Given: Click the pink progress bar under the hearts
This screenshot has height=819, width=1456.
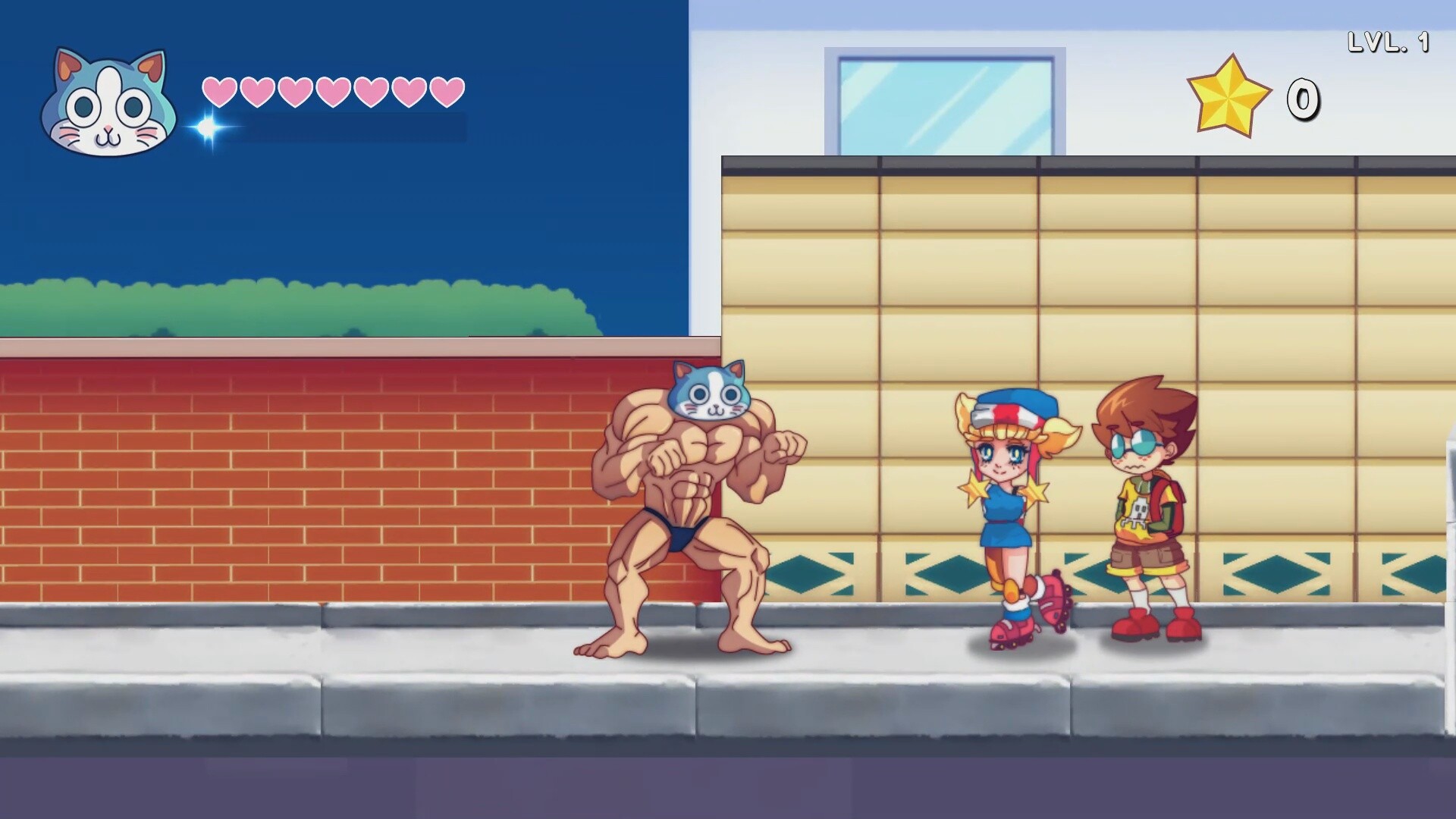Looking at the screenshot, I should (341, 127).
